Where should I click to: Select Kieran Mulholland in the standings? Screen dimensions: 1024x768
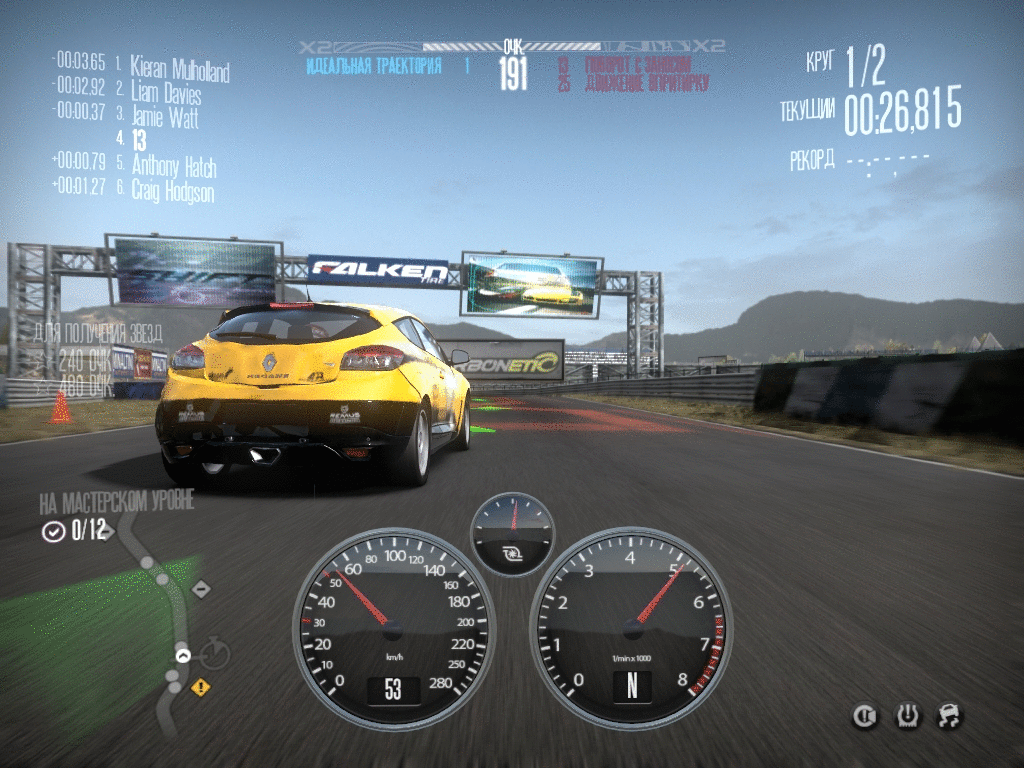coord(180,71)
